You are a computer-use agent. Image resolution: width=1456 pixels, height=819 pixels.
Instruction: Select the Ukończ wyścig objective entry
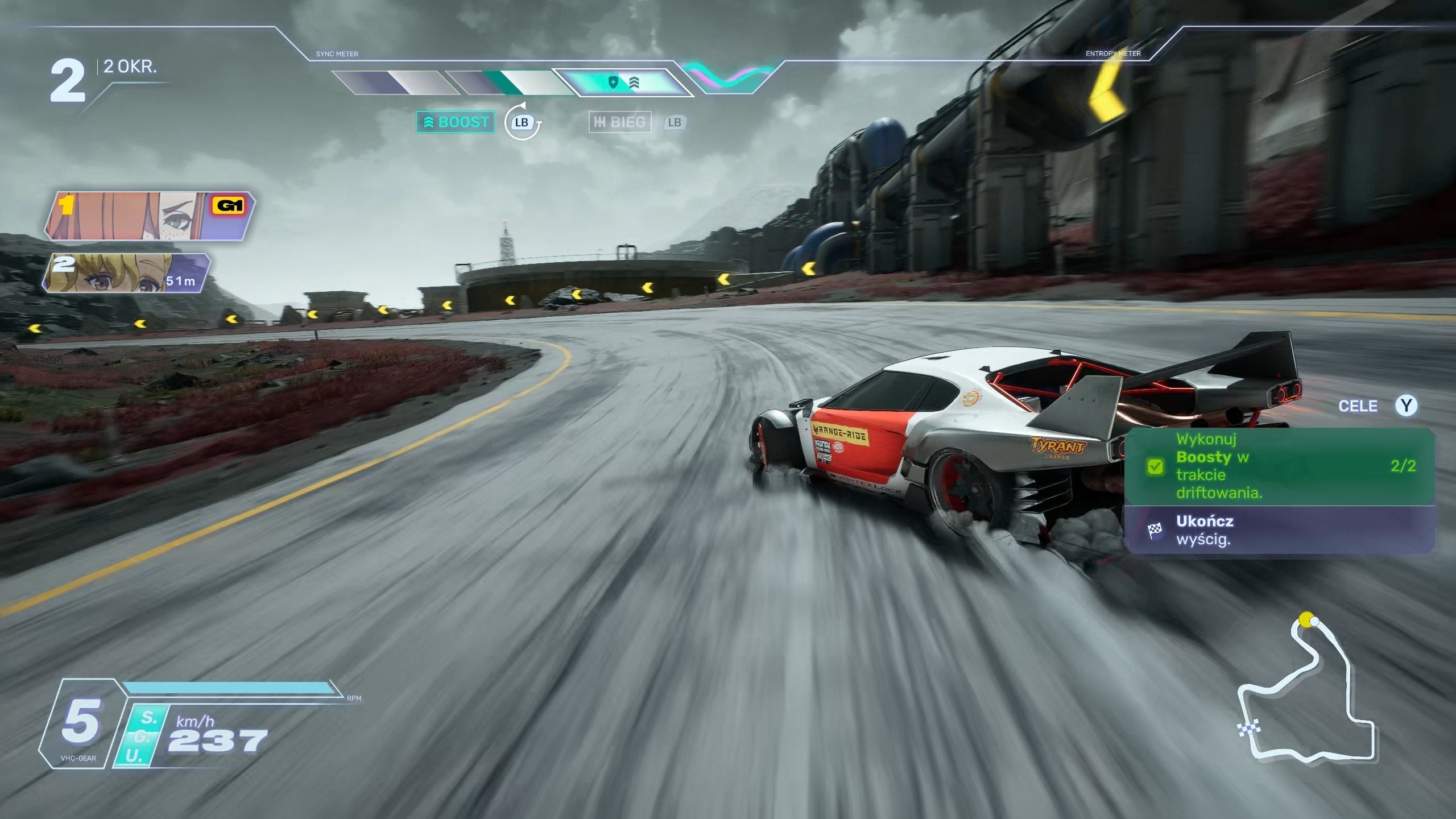1280,530
